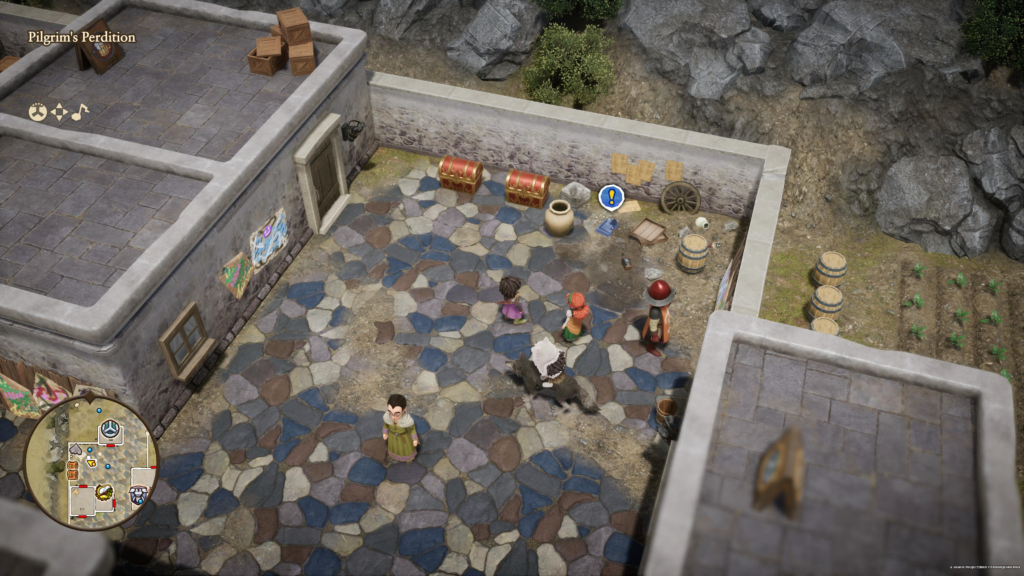The width and height of the screenshot is (1024, 576).
Task: Choose the armor shop marker on minimap
Action: (x=139, y=494)
